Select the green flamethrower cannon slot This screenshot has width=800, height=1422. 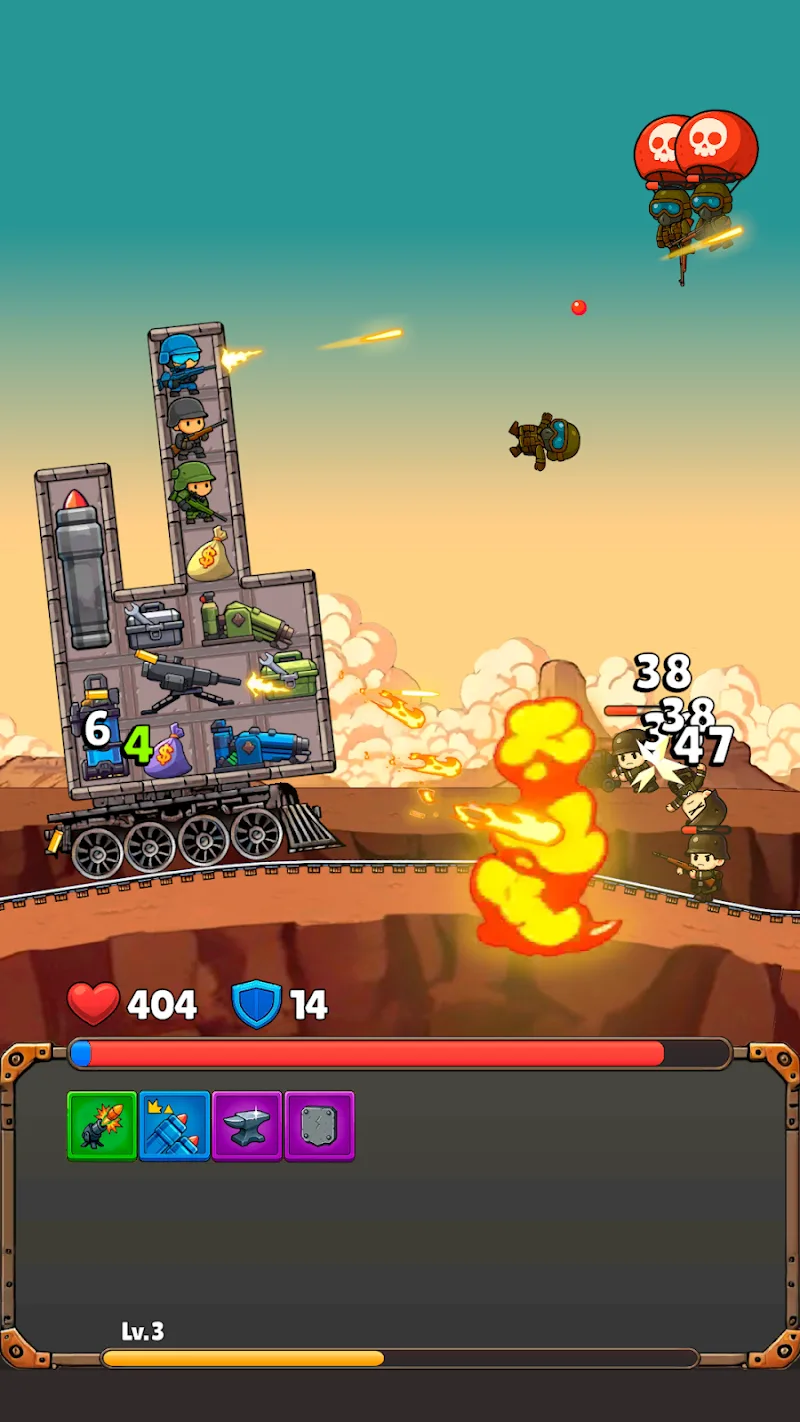pos(246,620)
